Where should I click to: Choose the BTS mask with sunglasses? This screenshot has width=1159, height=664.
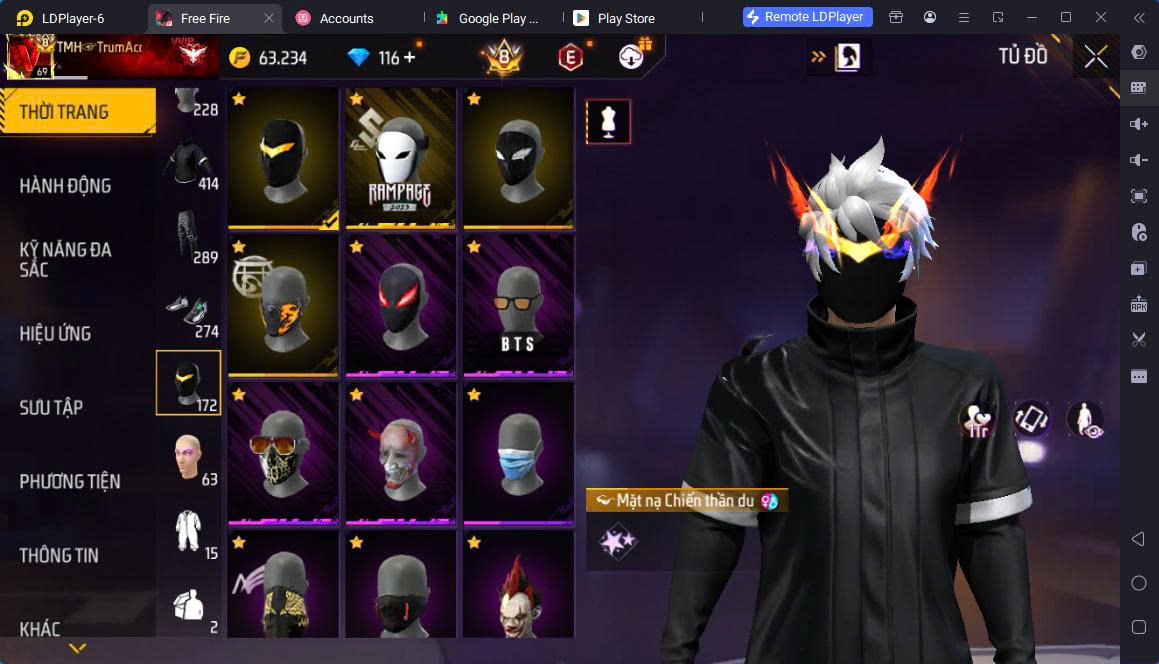click(518, 305)
